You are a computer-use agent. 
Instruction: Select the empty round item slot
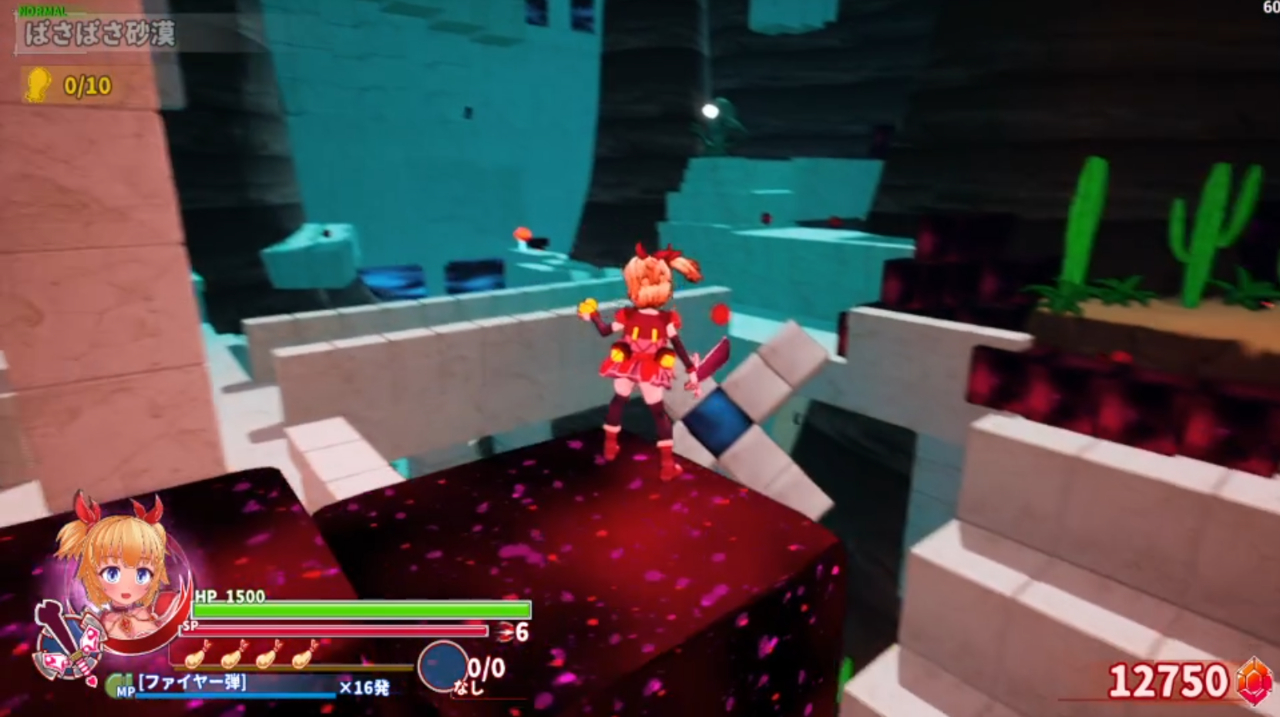442,666
